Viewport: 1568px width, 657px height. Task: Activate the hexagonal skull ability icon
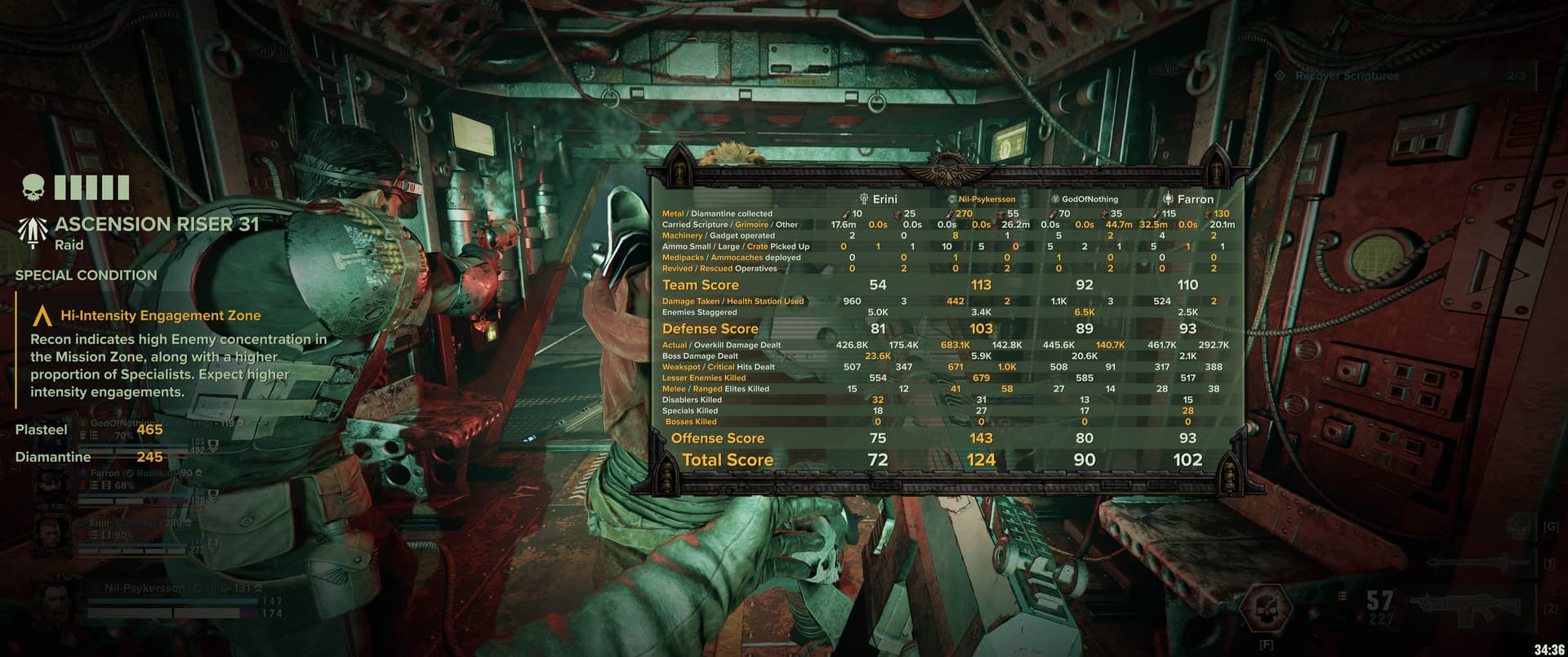pos(1265,607)
